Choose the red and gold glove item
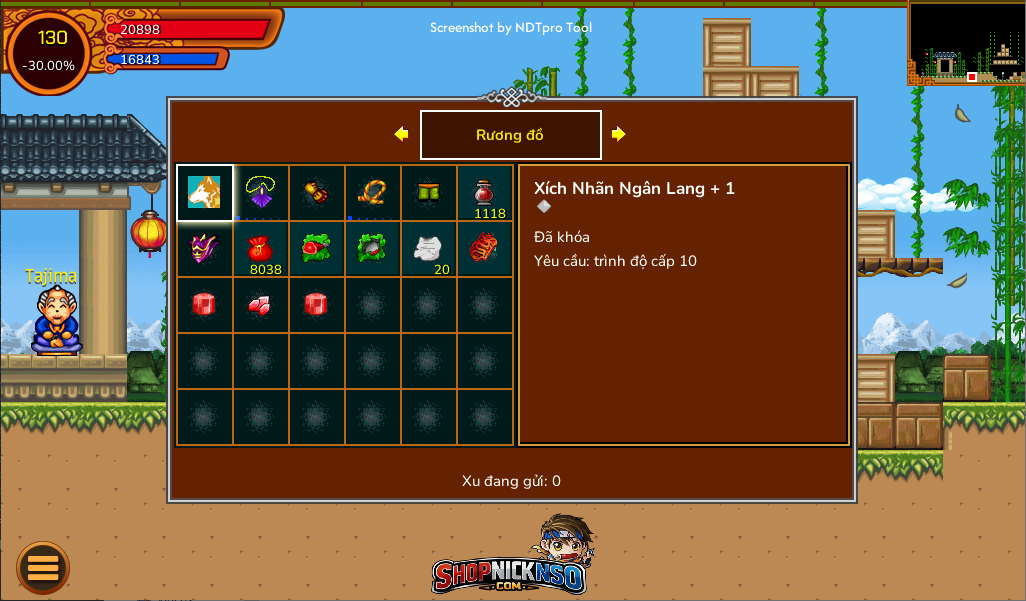The width and height of the screenshot is (1026, 601). pyautogui.click(x=317, y=193)
